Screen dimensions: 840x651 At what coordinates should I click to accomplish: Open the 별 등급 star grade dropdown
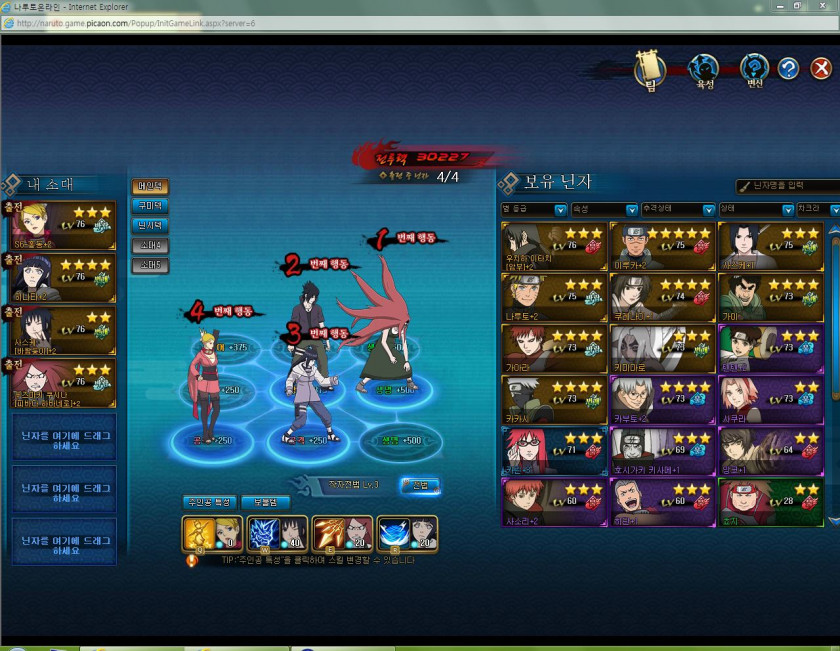pyautogui.click(x=531, y=210)
